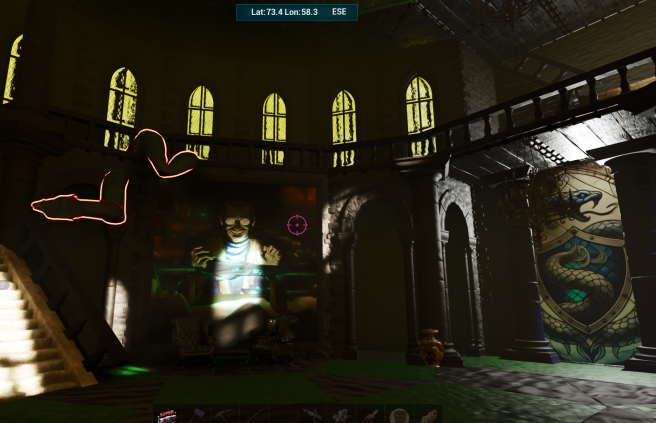Use the red bottle hotbar item
The image size is (656, 423).
click(x=371, y=416)
